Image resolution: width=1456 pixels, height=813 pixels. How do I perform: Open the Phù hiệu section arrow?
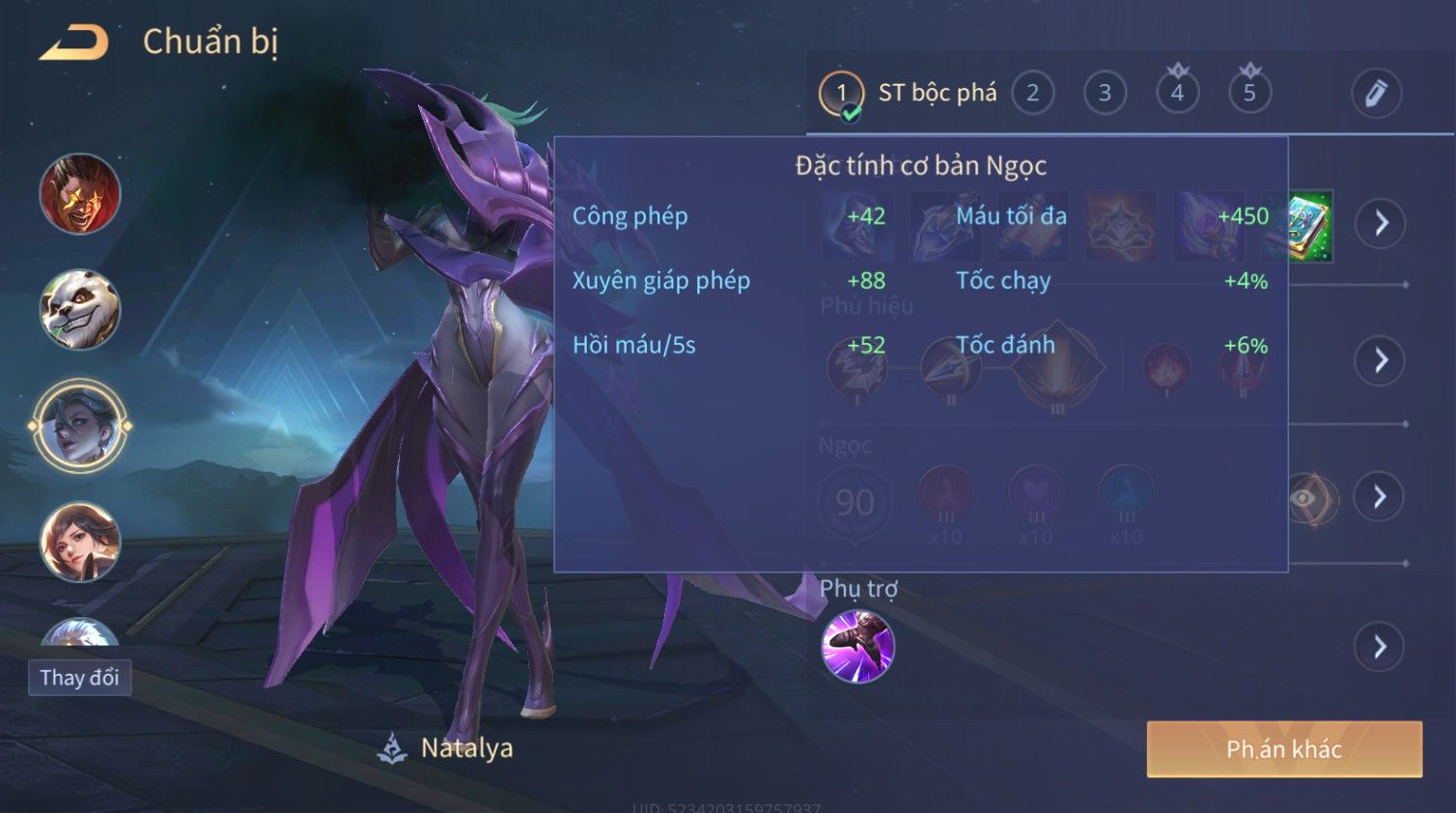click(1381, 361)
